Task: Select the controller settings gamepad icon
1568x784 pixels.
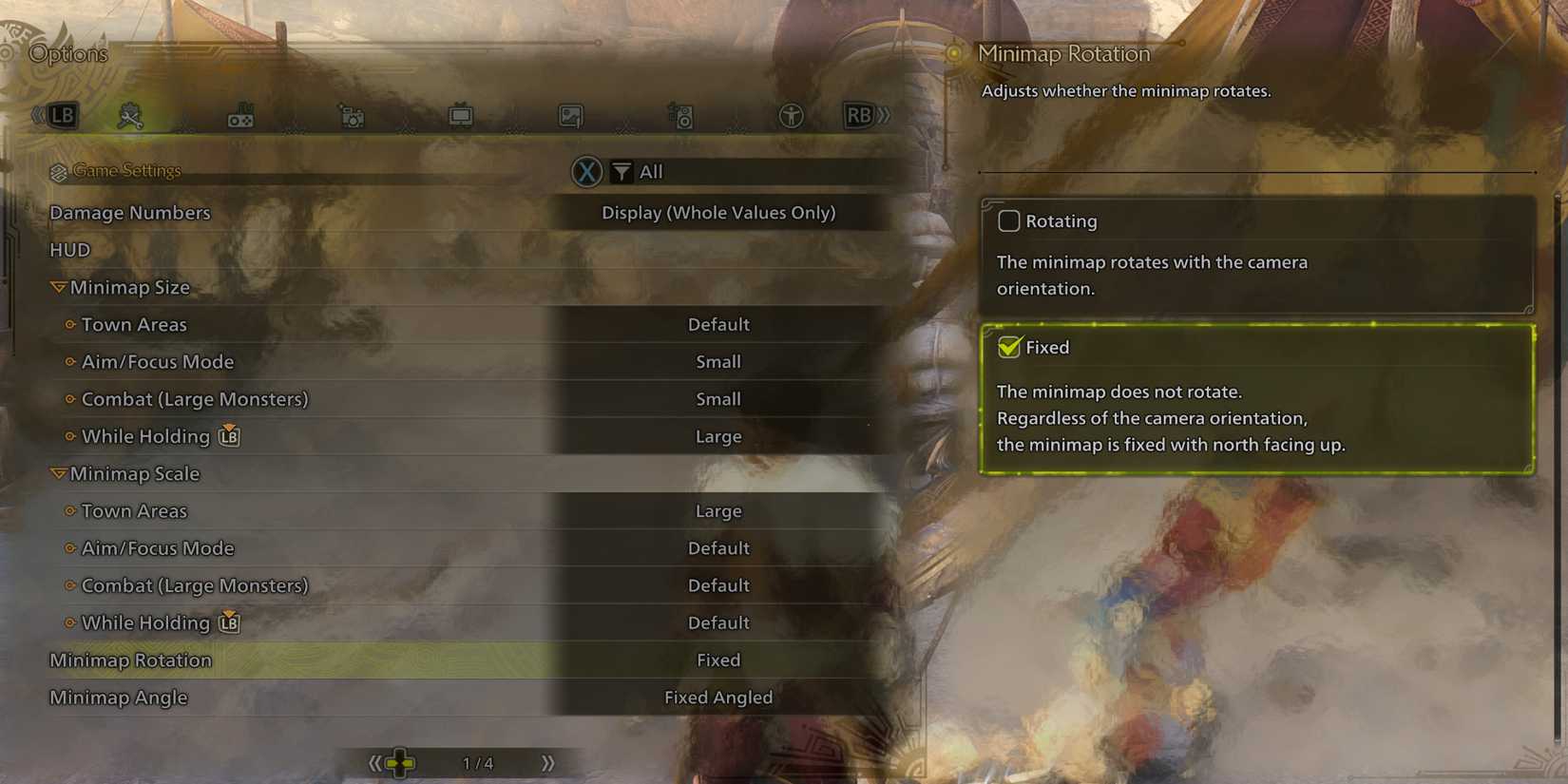Action: point(241,115)
